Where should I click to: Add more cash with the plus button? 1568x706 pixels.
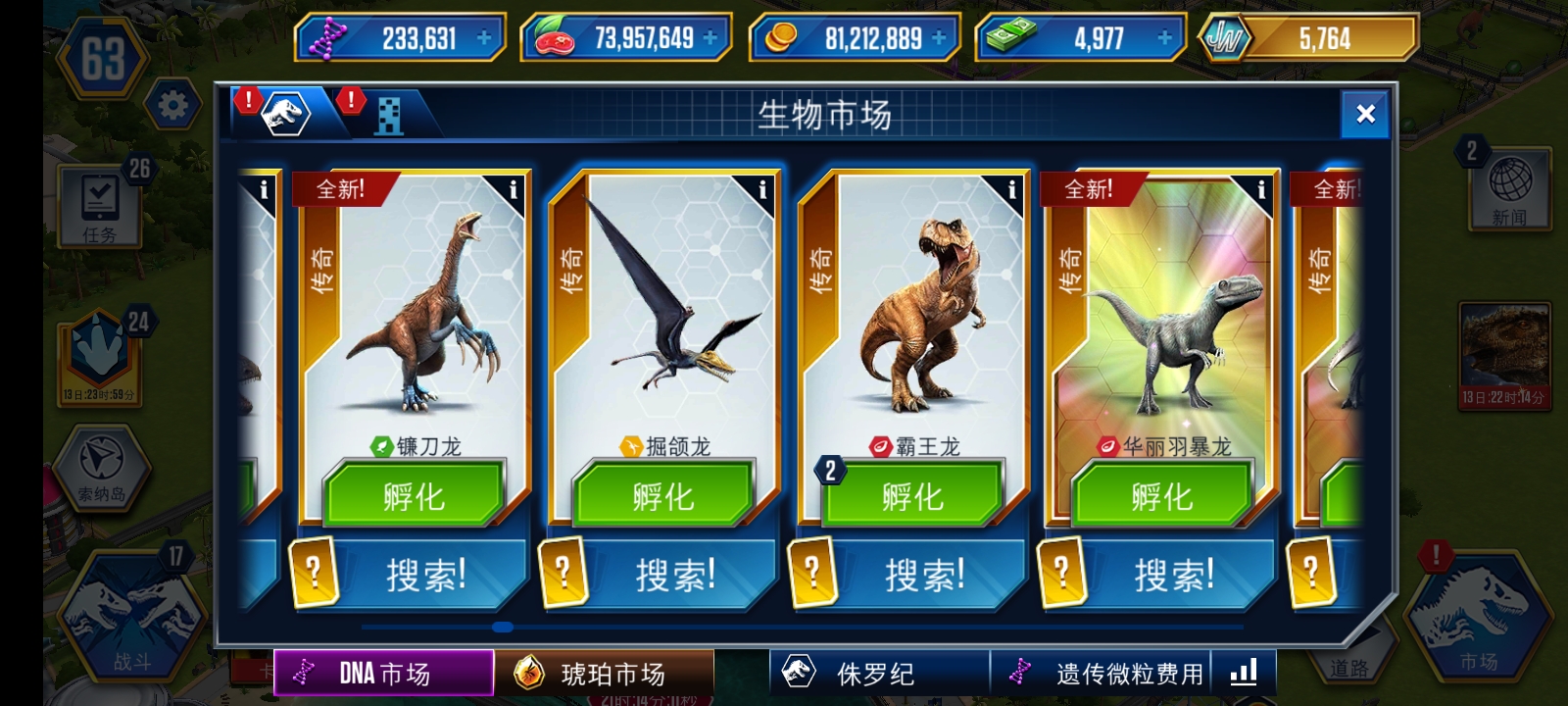[x=1164, y=38]
